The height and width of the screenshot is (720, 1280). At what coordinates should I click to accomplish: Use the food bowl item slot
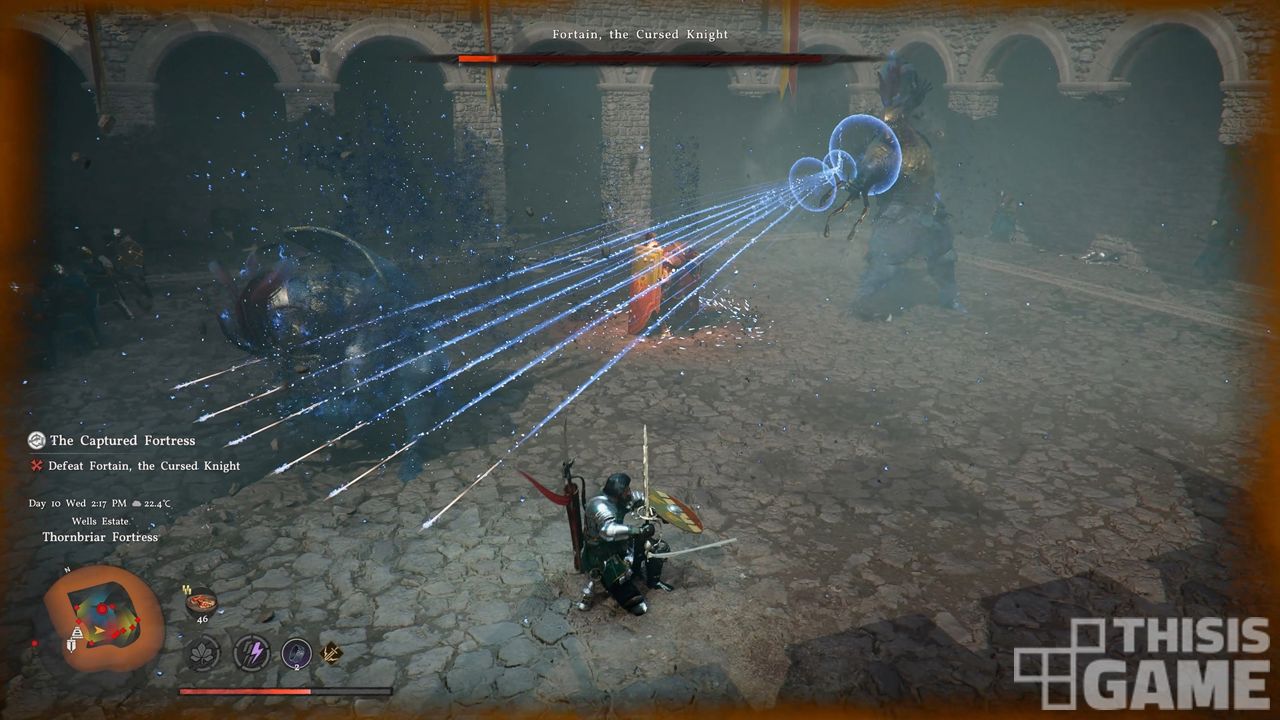201,603
